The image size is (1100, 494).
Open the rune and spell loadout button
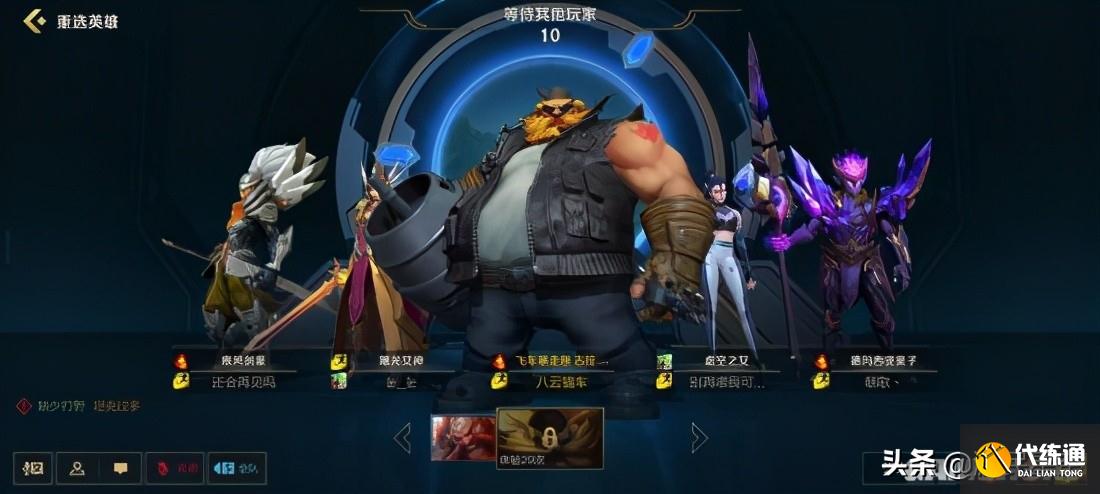(33, 468)
